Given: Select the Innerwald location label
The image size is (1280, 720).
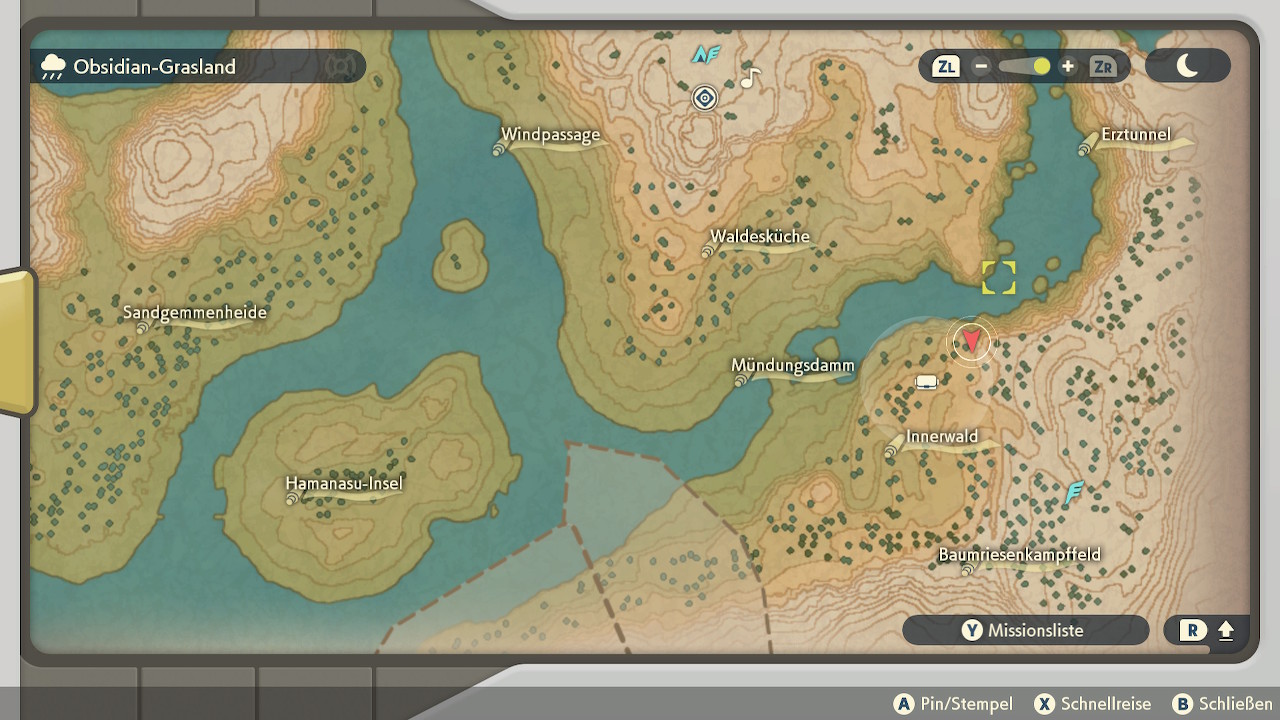Looking at the screenshot, I should click(942, 437).
